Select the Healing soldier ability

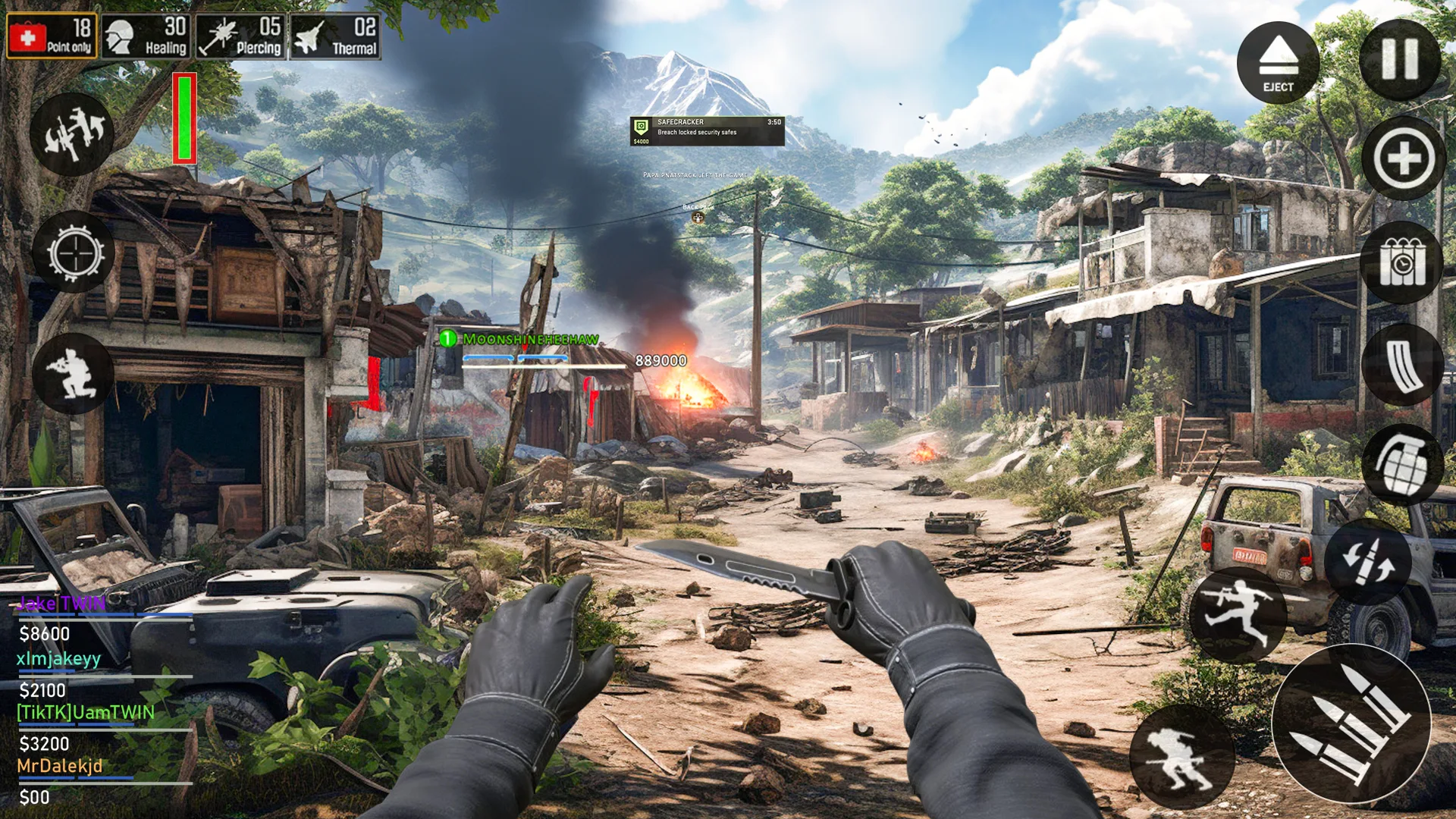point(146,36)
